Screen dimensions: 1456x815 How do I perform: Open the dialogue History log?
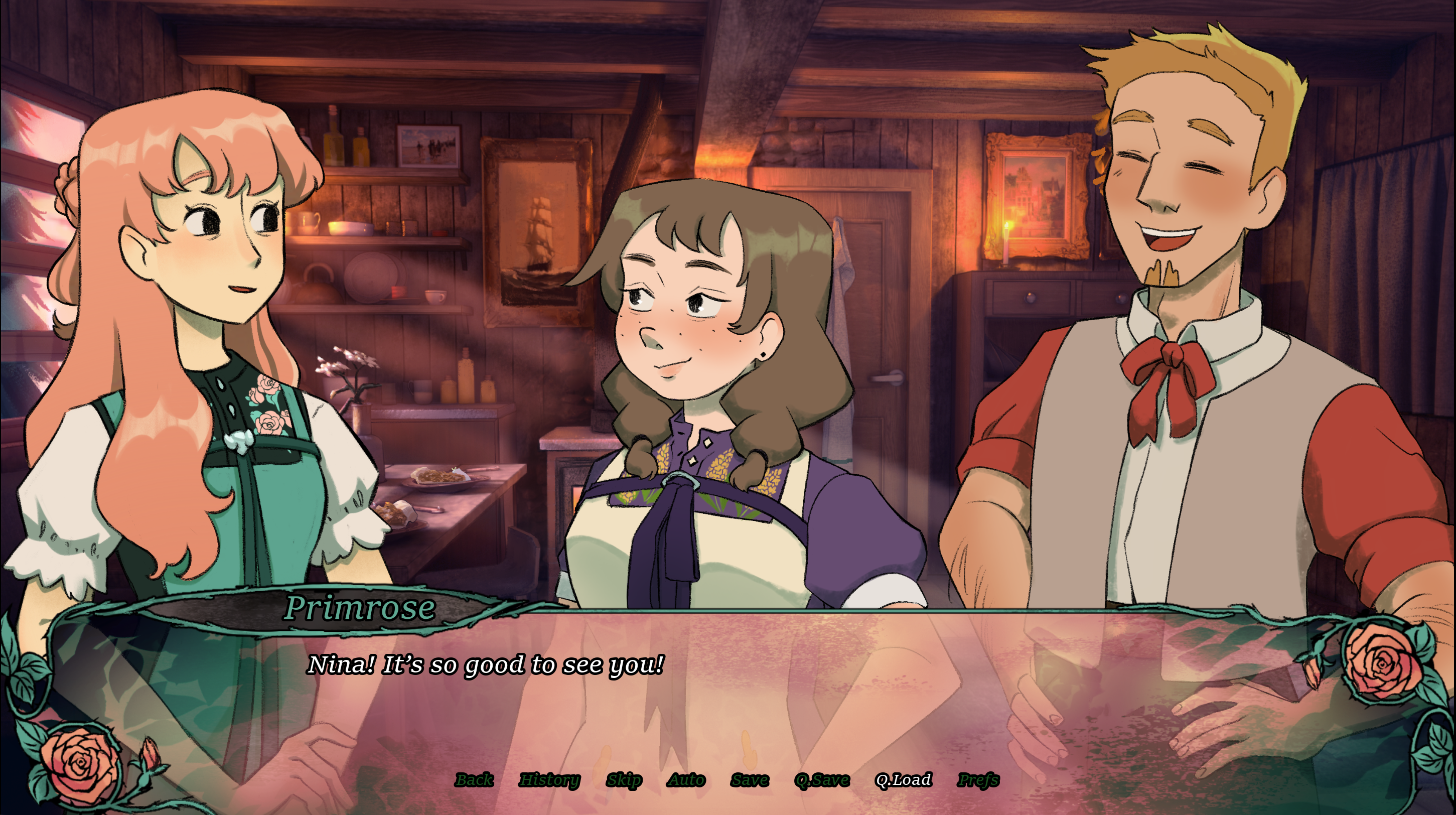click(x=549, y=780)
